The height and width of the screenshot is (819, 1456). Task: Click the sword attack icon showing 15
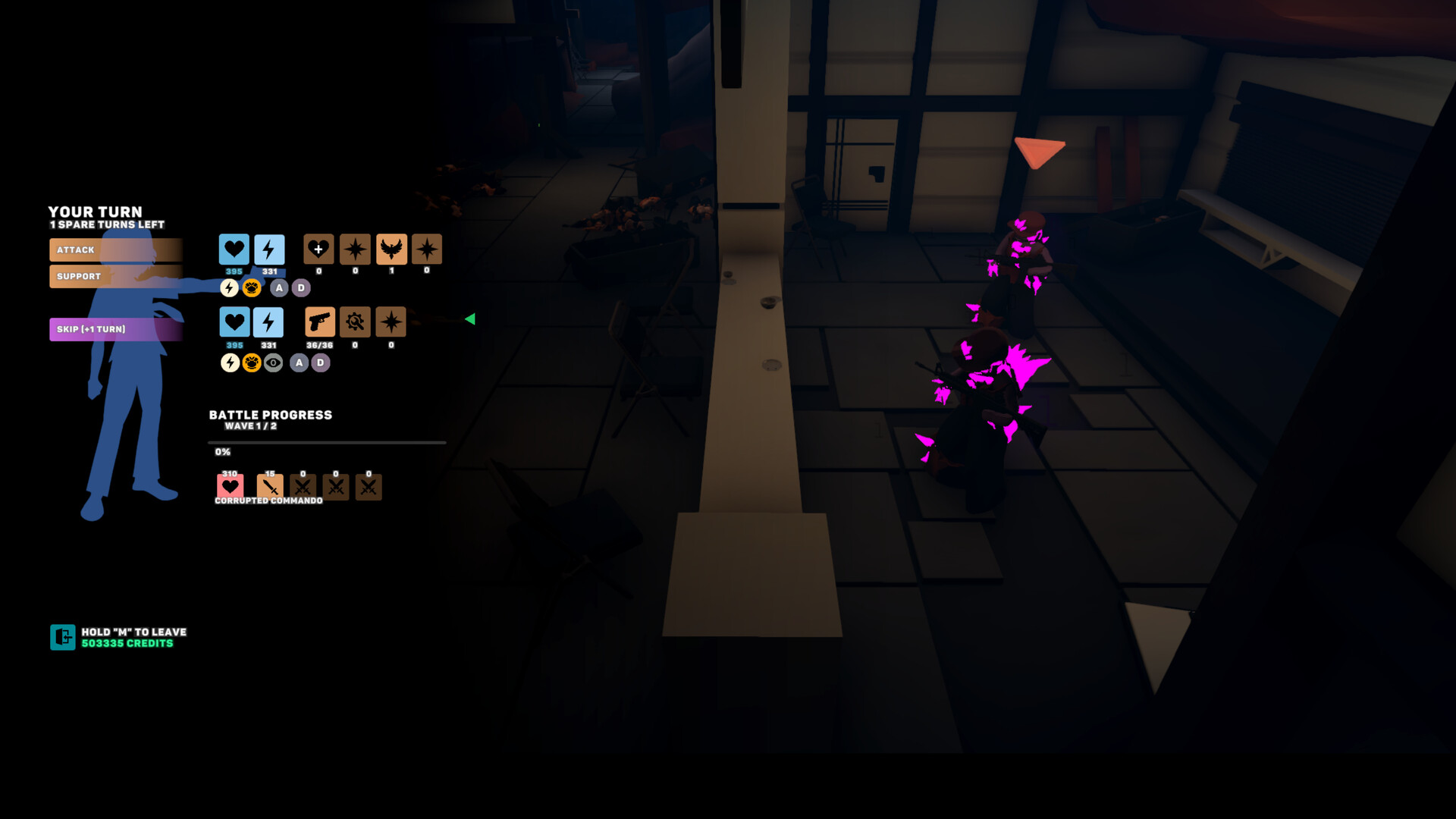[x=269, y=486]
